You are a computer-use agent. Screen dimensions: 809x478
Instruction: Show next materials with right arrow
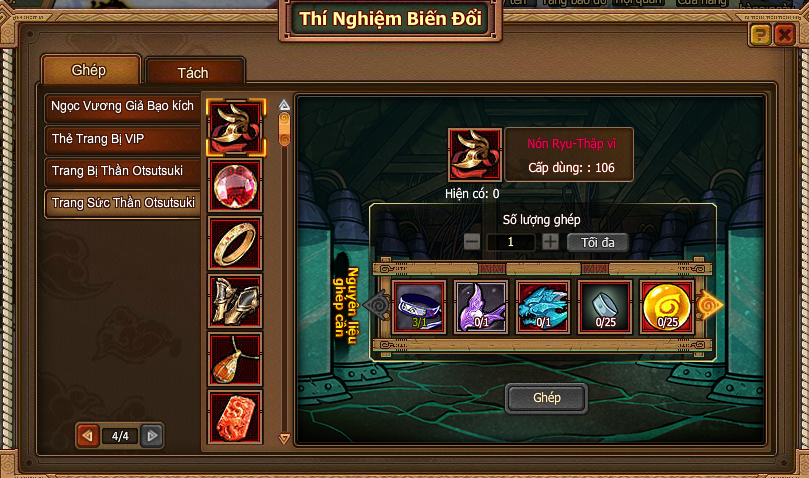709,305
